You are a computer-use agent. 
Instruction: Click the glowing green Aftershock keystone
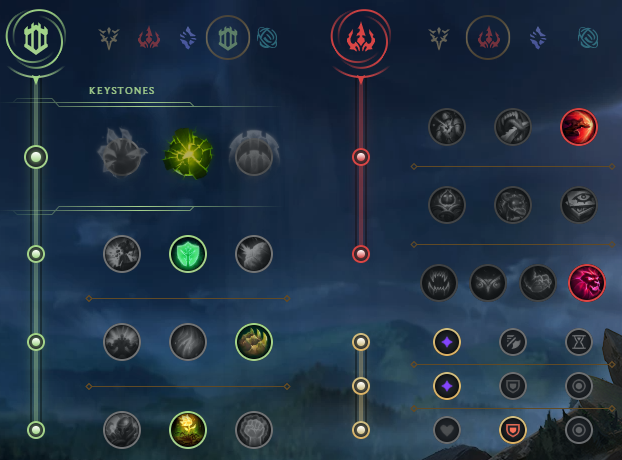coord(187,155)
